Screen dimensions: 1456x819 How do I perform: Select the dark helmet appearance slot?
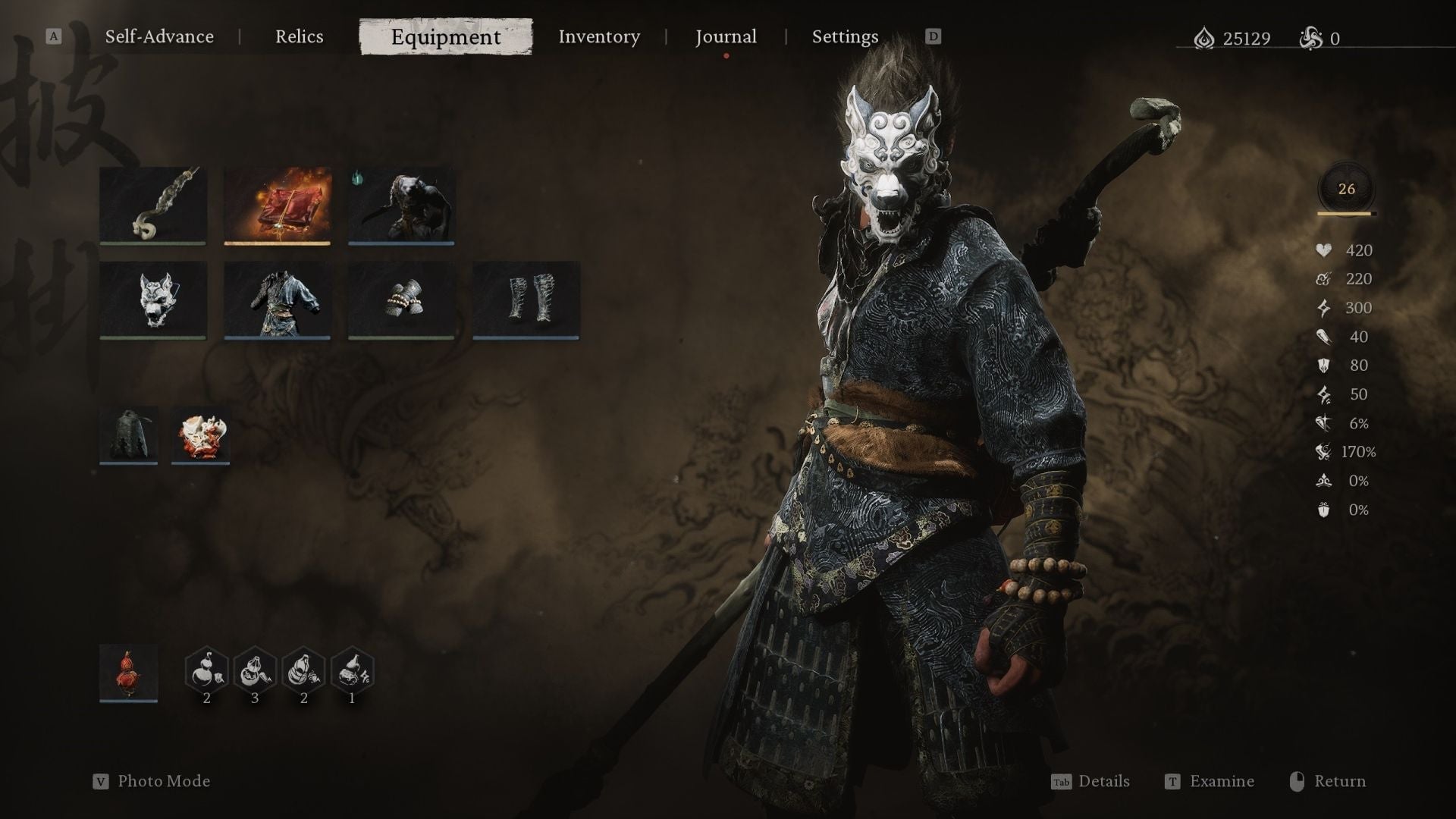pyautogui.click(x=129, y=434)
